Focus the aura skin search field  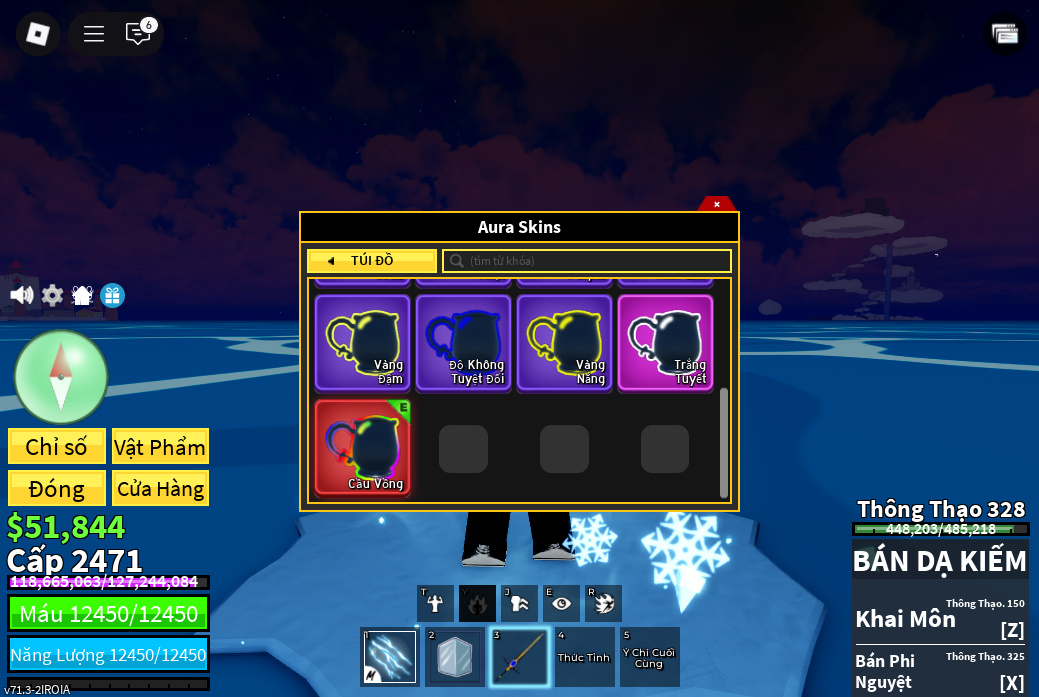(587, 261)
